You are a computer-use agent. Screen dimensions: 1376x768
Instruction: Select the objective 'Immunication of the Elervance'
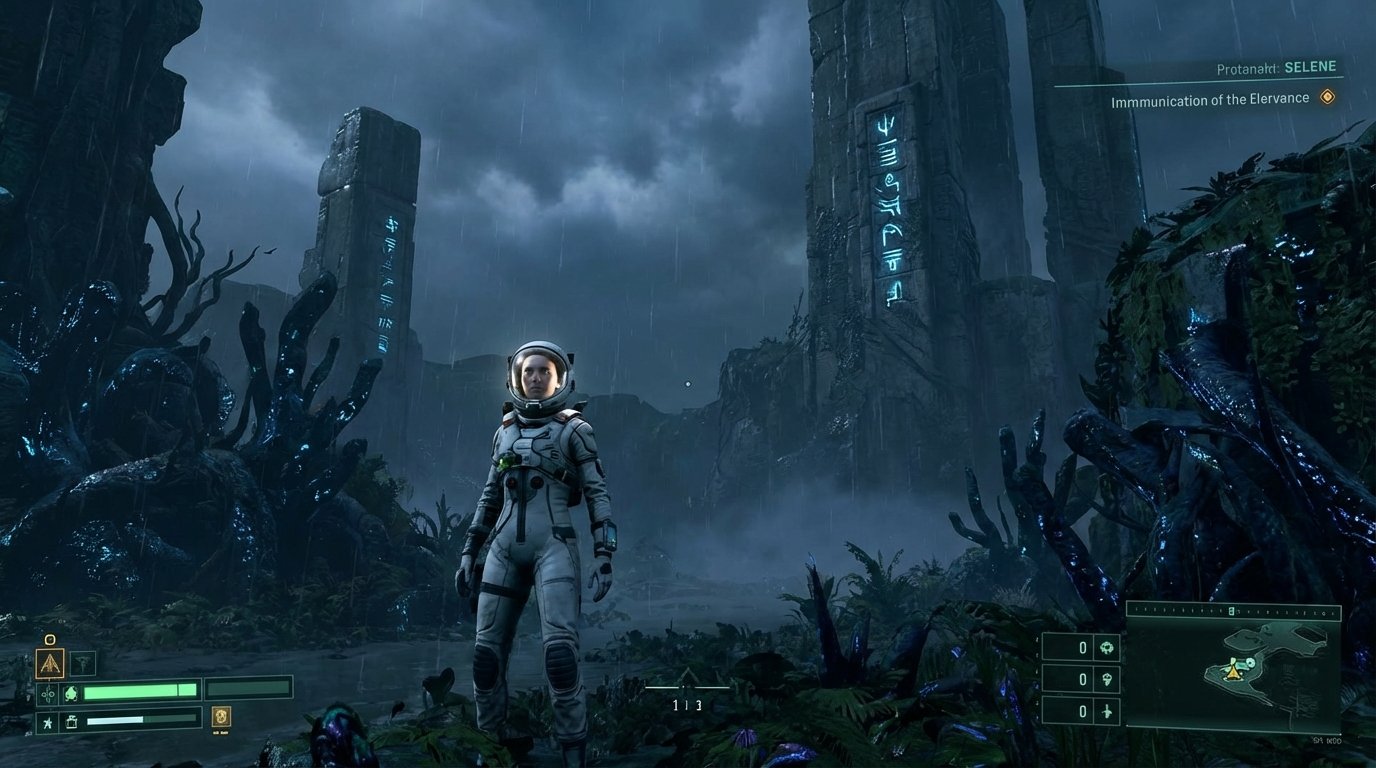1210,98
